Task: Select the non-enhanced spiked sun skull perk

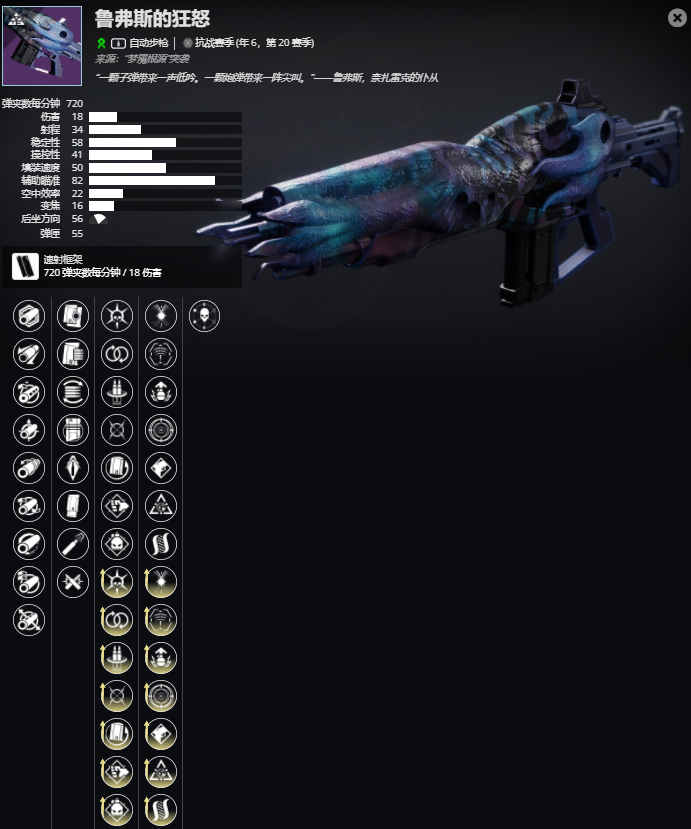Action: tap(117, 316)
